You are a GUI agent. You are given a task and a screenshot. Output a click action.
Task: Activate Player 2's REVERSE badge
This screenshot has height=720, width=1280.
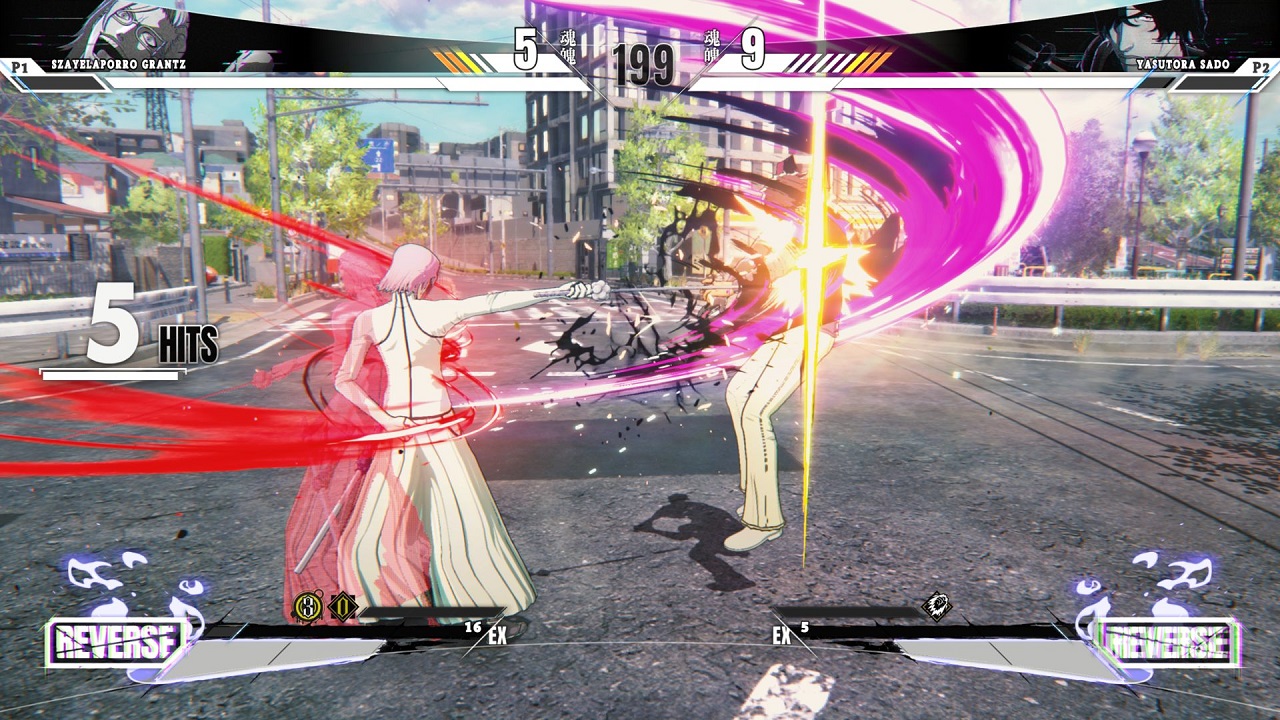(1165, 643)
